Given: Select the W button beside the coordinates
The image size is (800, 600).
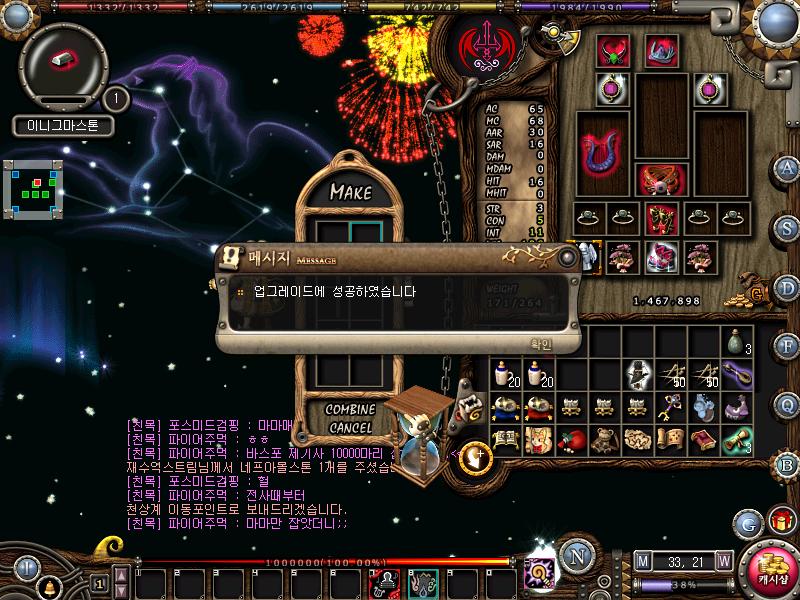Looking at the screenshot, I should click(x=723, y=561).
